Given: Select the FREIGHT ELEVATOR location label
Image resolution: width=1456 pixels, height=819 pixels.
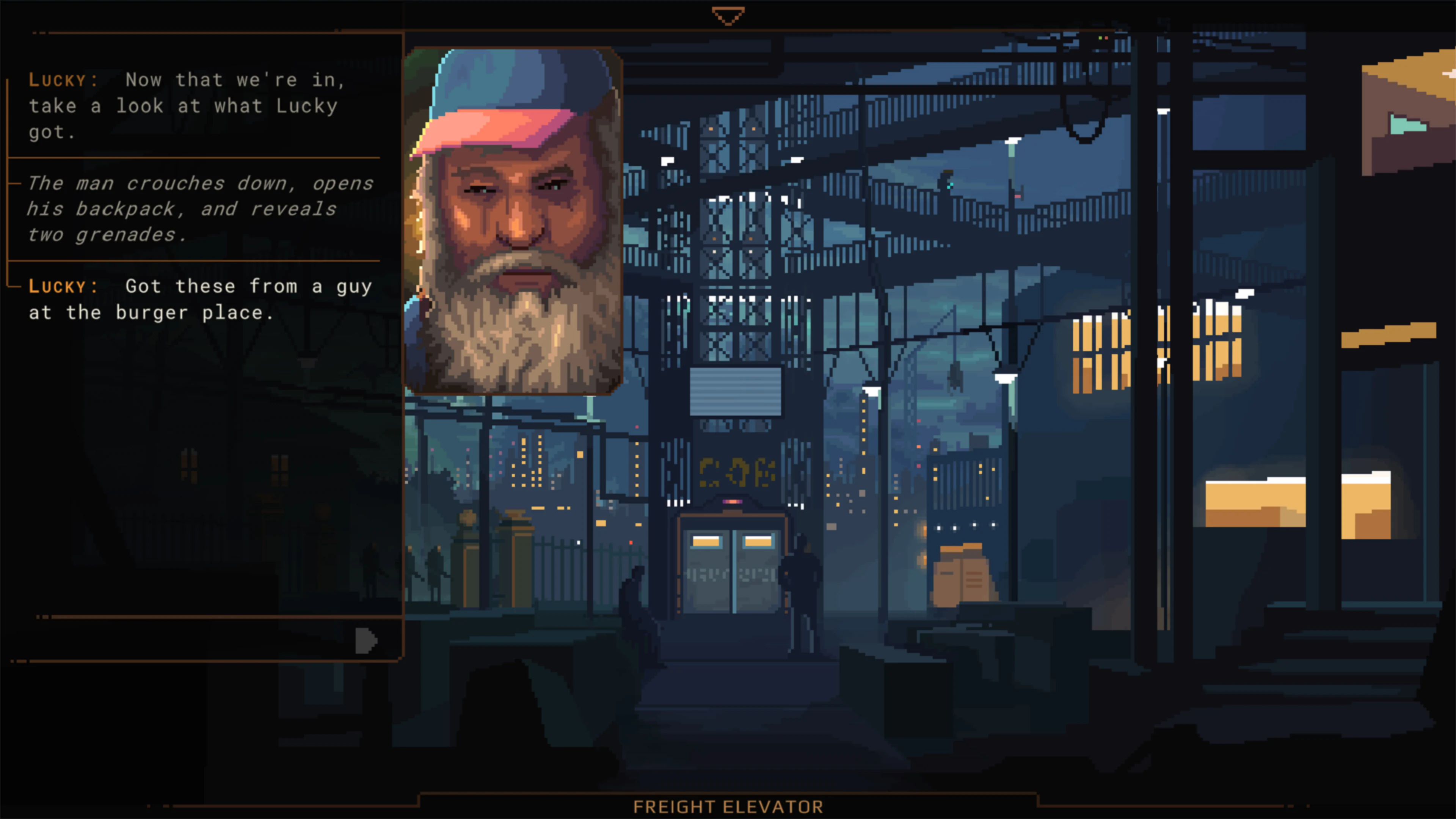Looking at the screenshot, I should click(x=728, y=807).
